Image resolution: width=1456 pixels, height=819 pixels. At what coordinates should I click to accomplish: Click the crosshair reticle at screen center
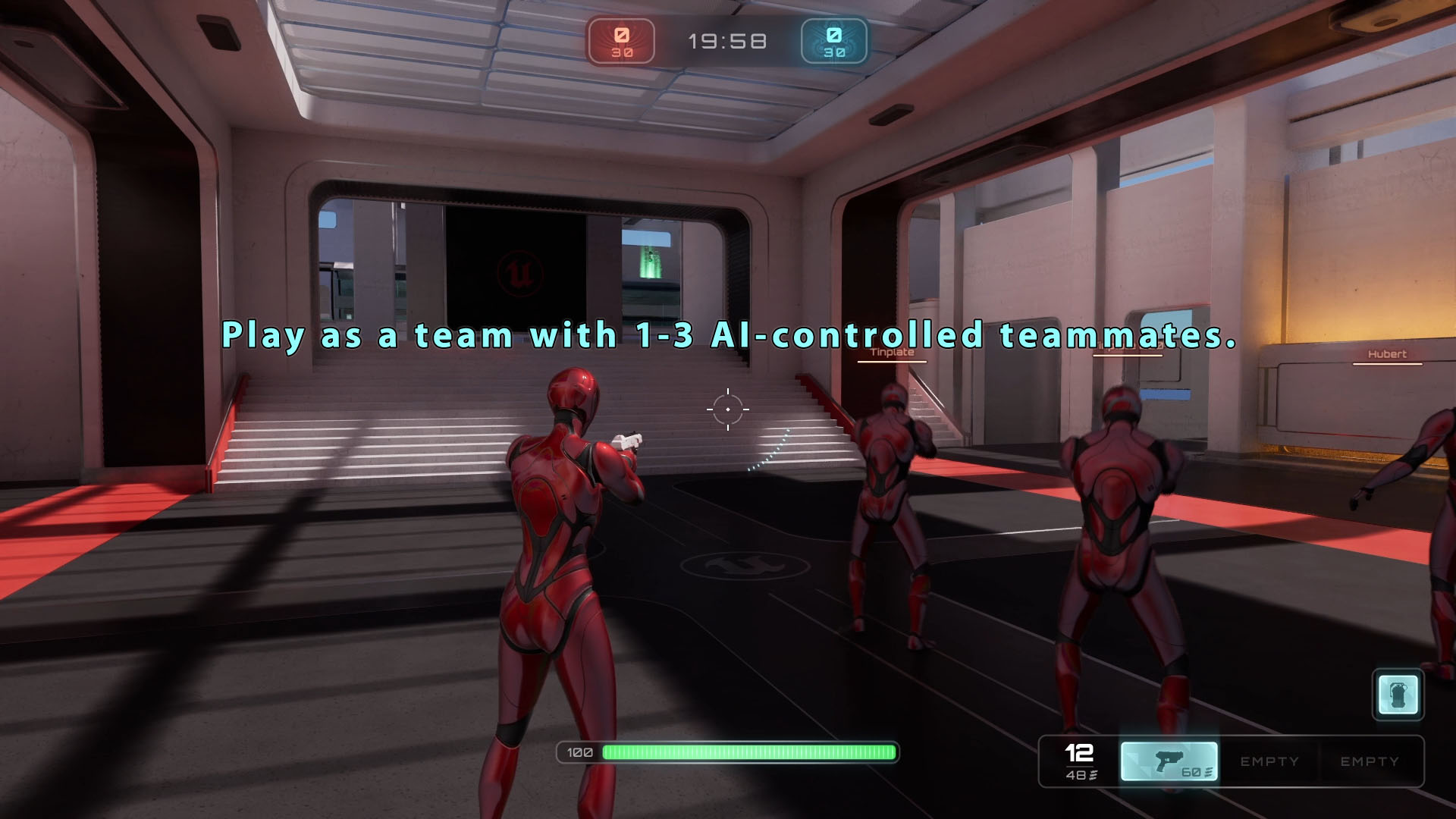tap(727, 409)
